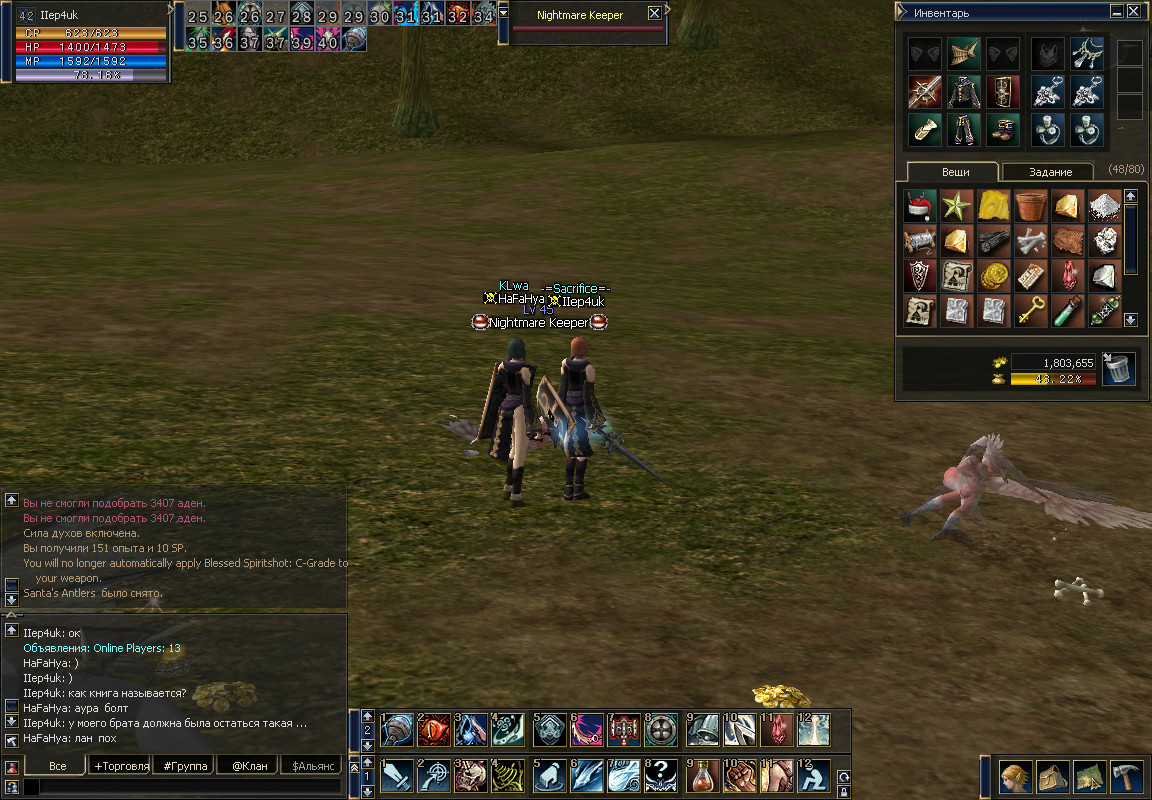Minimize the inventory window
This screenshot has height=800, width=1152.
tap(1116, 13)
